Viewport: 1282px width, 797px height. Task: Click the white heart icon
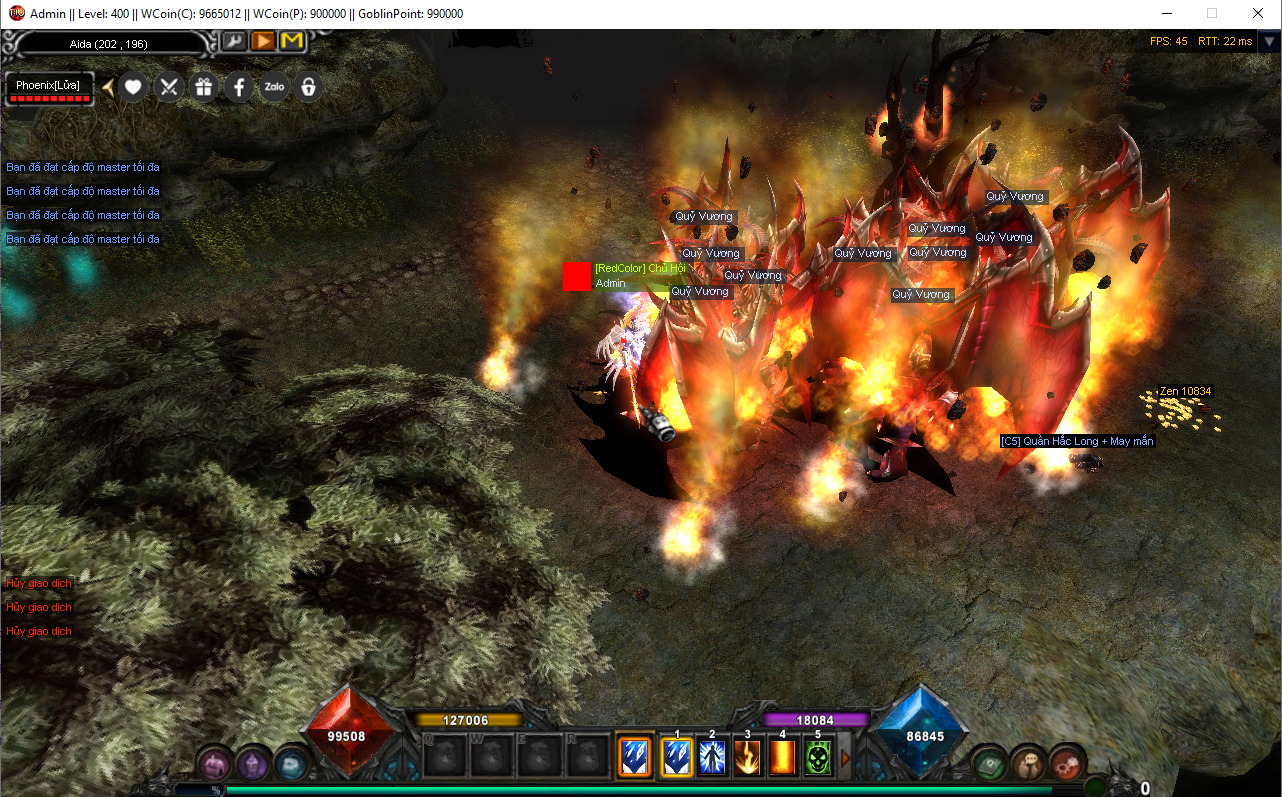134,87
